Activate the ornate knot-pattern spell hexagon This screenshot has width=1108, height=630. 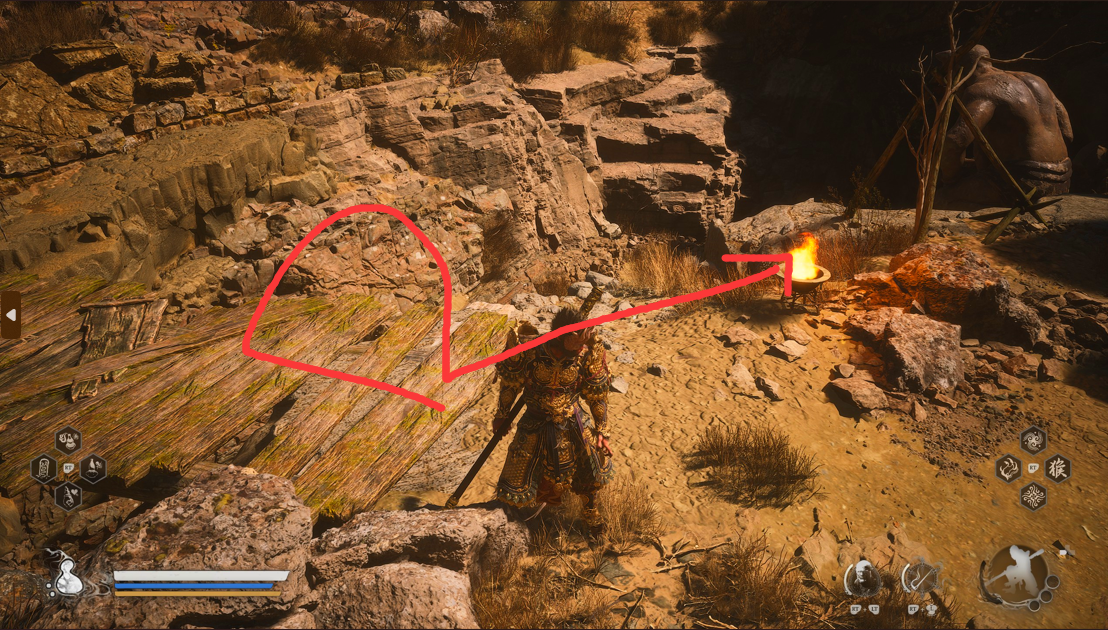pyautogui.click(x=1033, y=495)
